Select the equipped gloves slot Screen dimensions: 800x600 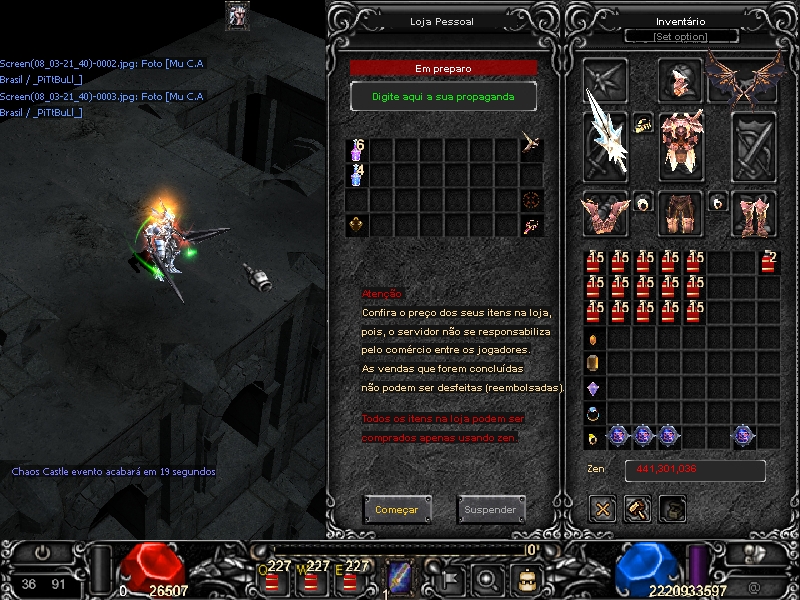click(605, 212)
